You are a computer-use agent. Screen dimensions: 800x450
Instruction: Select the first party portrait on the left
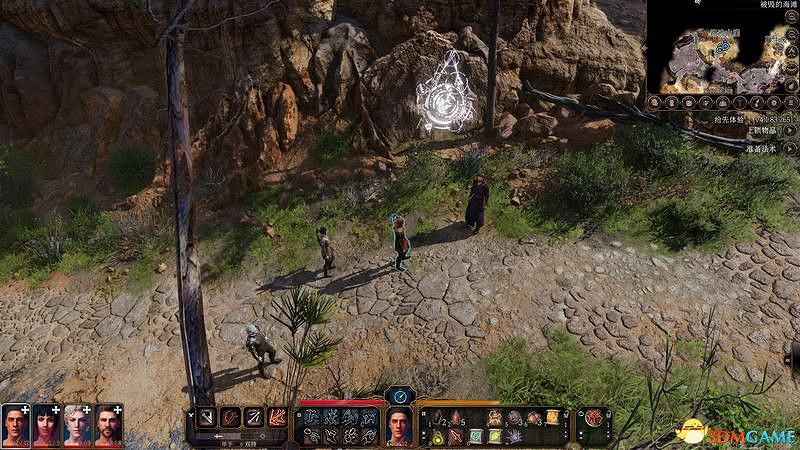point(15,426)
